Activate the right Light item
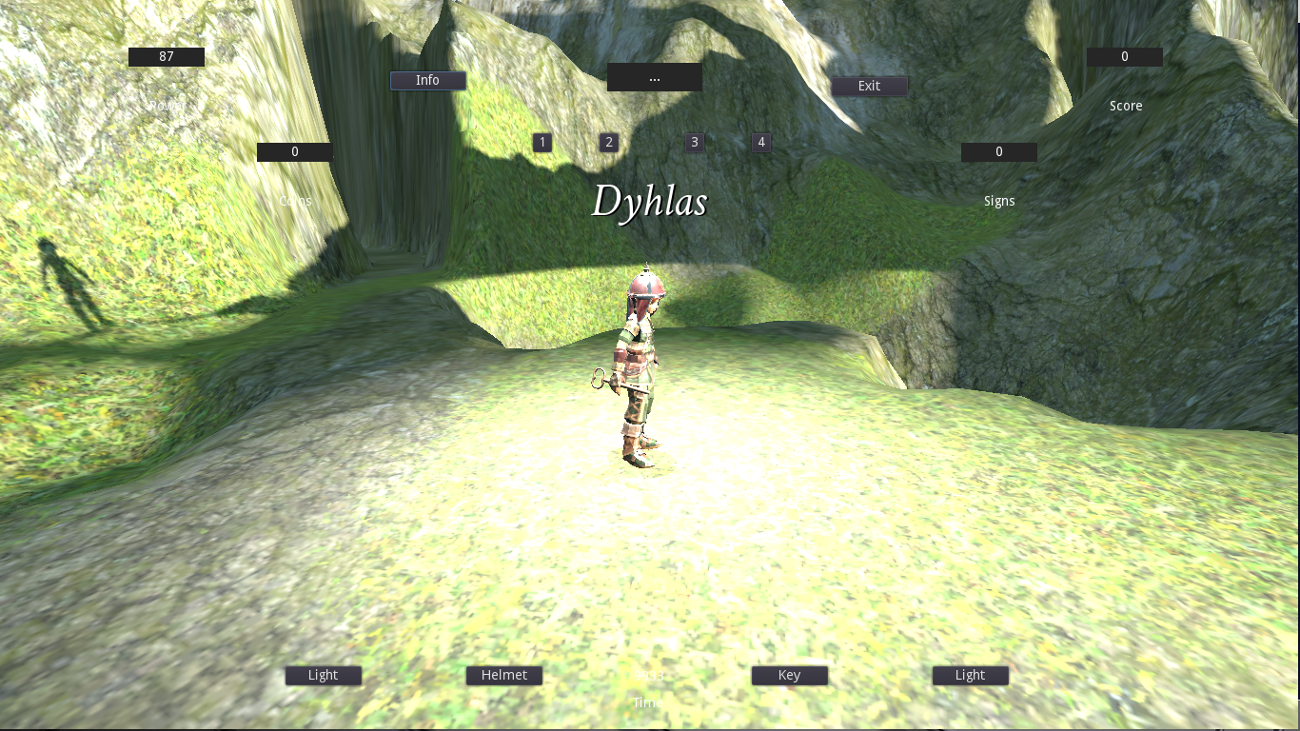1300x731 pixels. (x=969, y=675)
